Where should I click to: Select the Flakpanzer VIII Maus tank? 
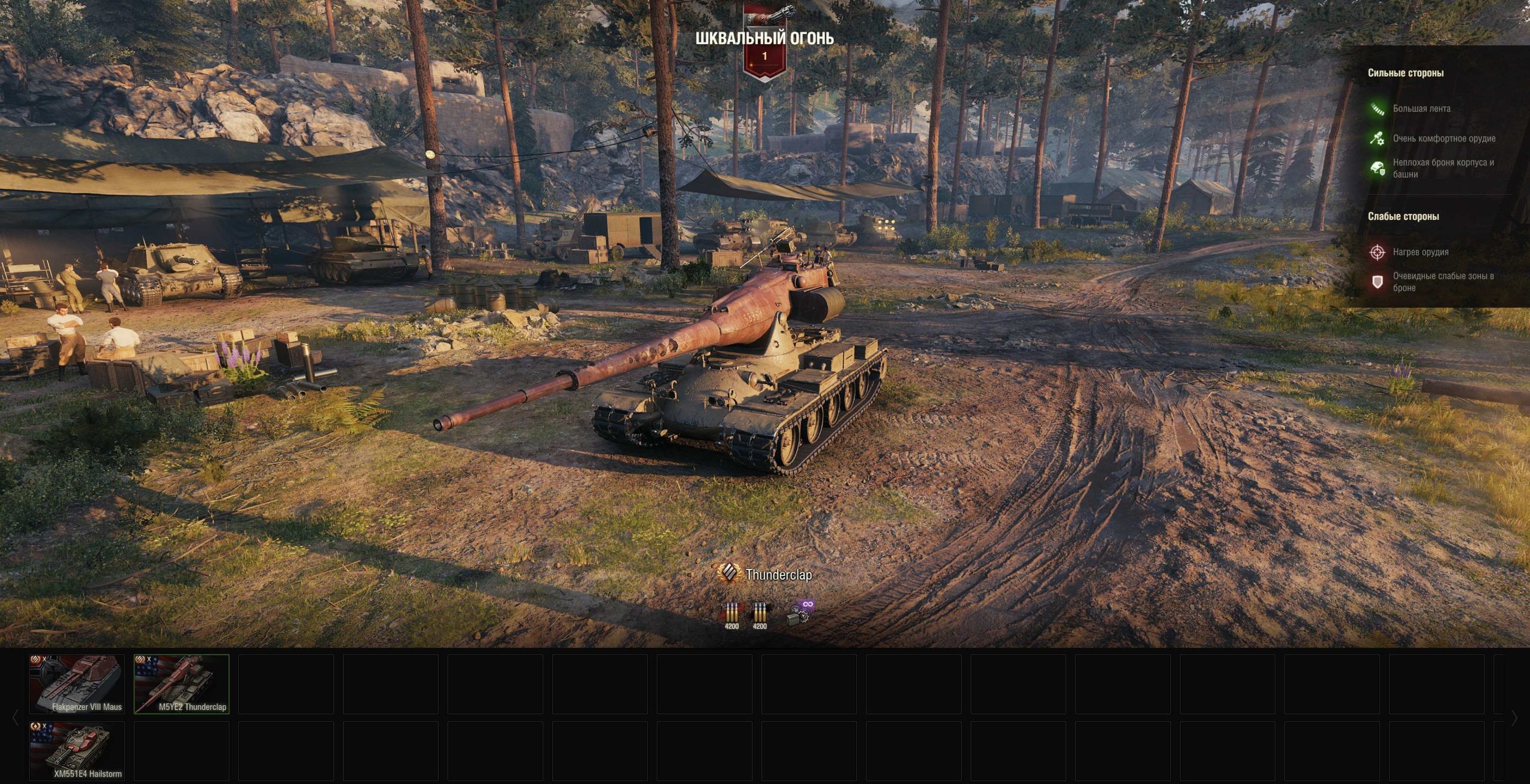click(x=77, y=684)
